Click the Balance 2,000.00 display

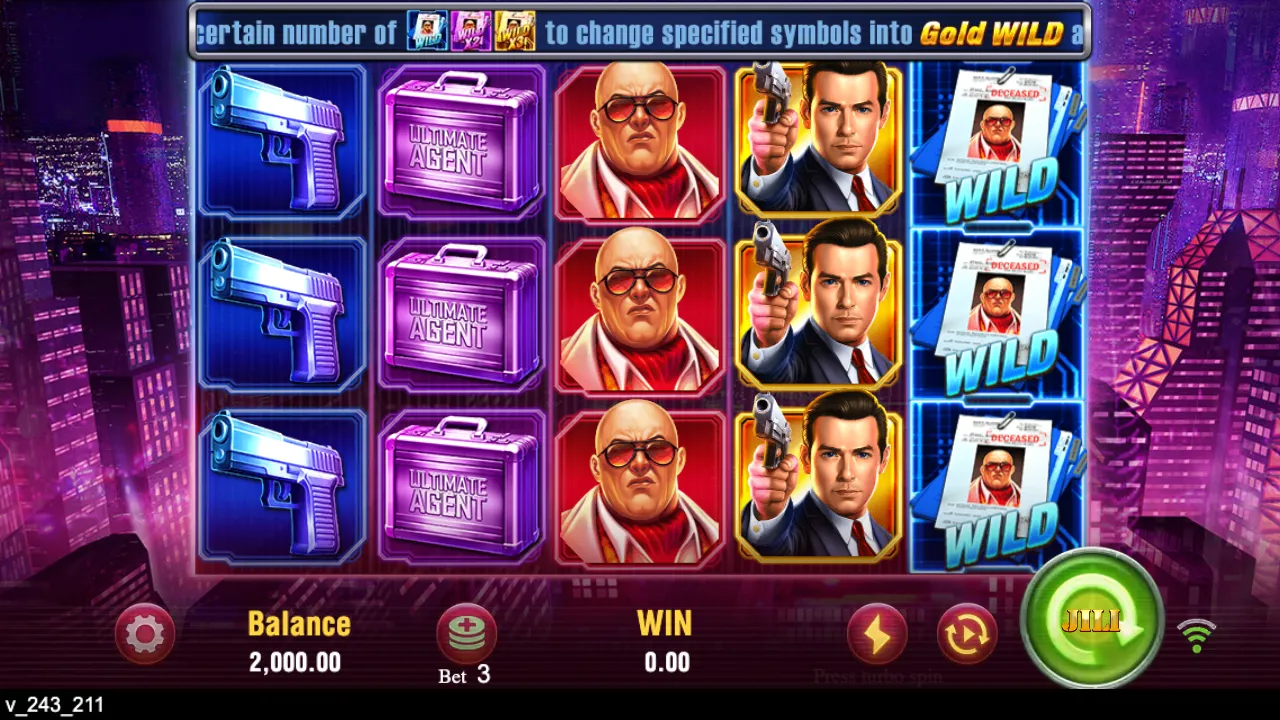[x=297, y=642]
